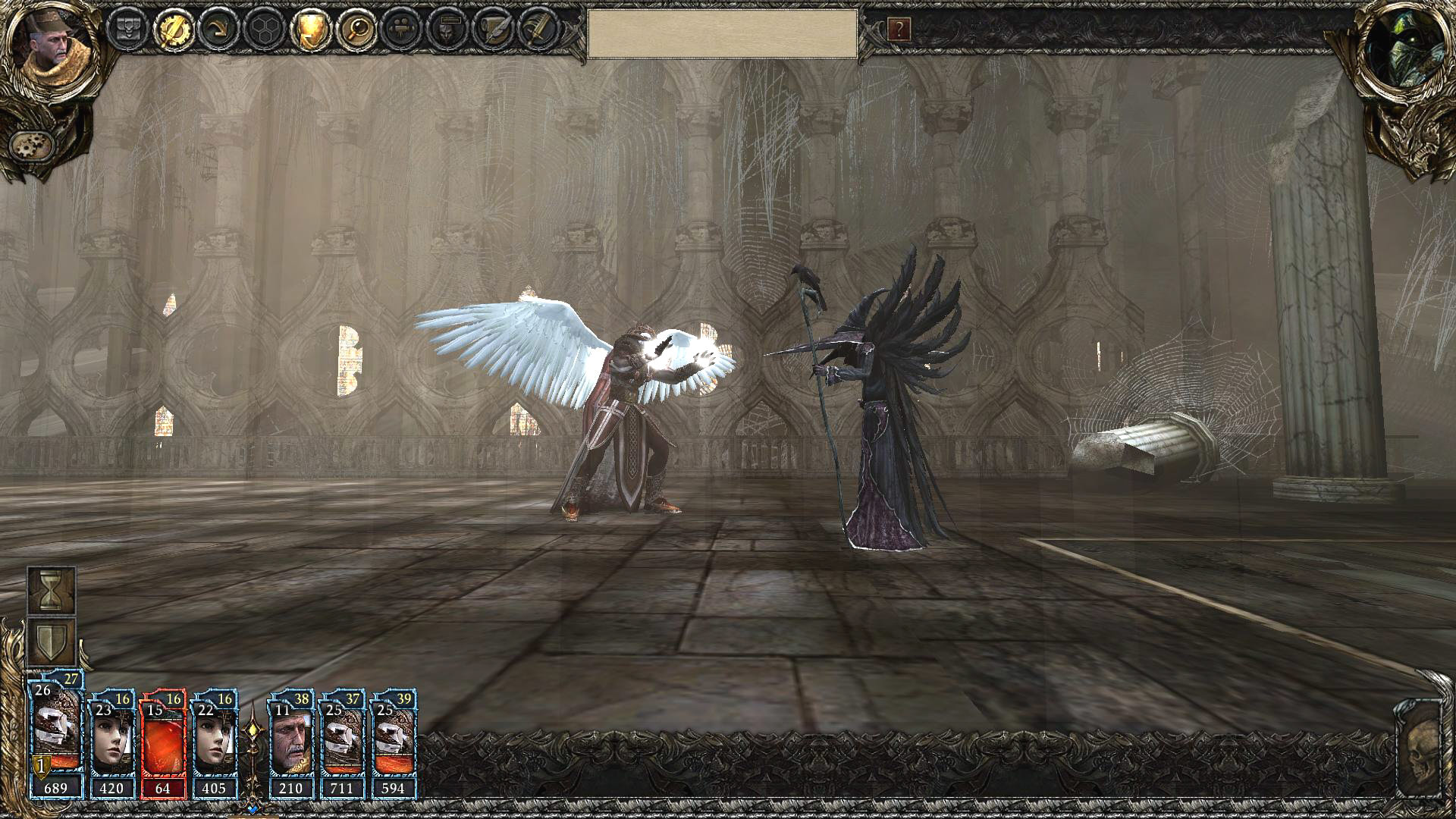1456x819 pixels.
Task: Choose the hourglass wait button
Action: 52,590
